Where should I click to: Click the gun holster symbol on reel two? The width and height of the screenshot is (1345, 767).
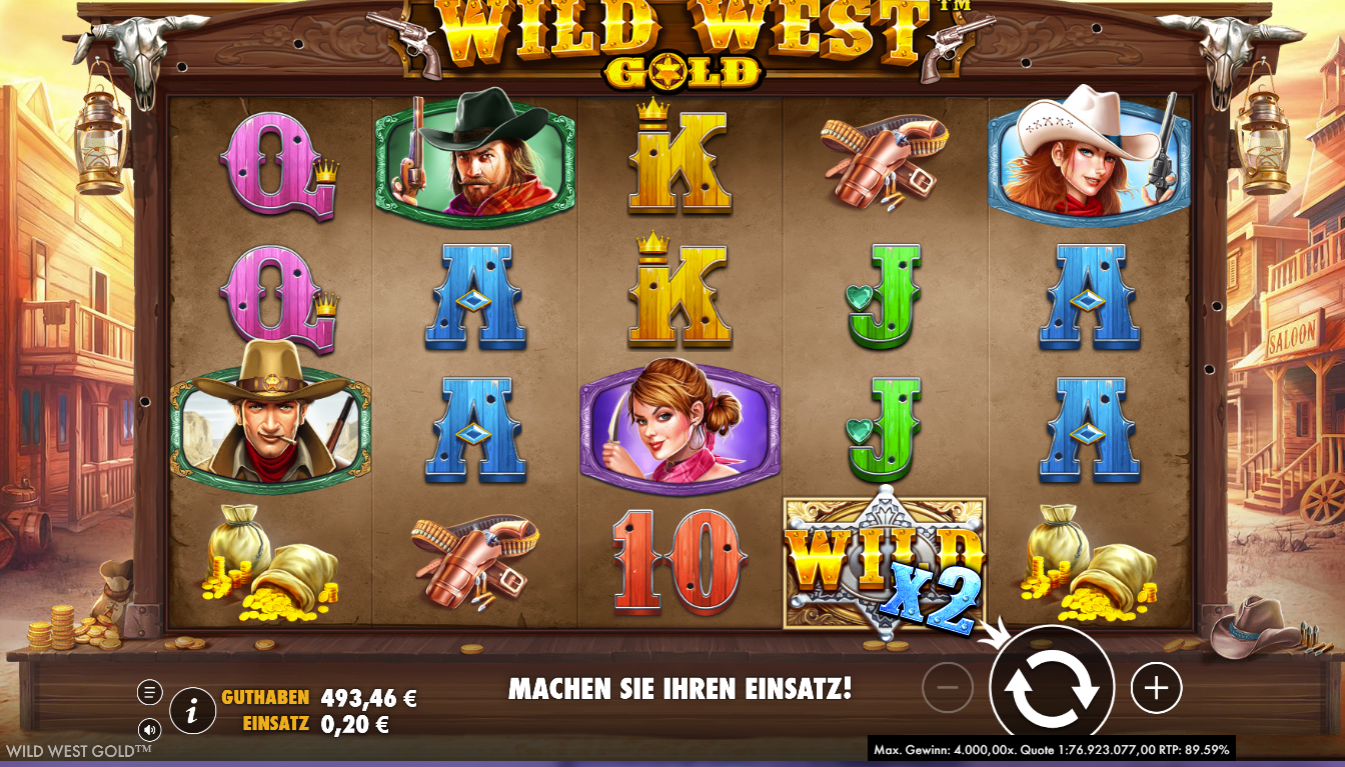tap(474, 560)
